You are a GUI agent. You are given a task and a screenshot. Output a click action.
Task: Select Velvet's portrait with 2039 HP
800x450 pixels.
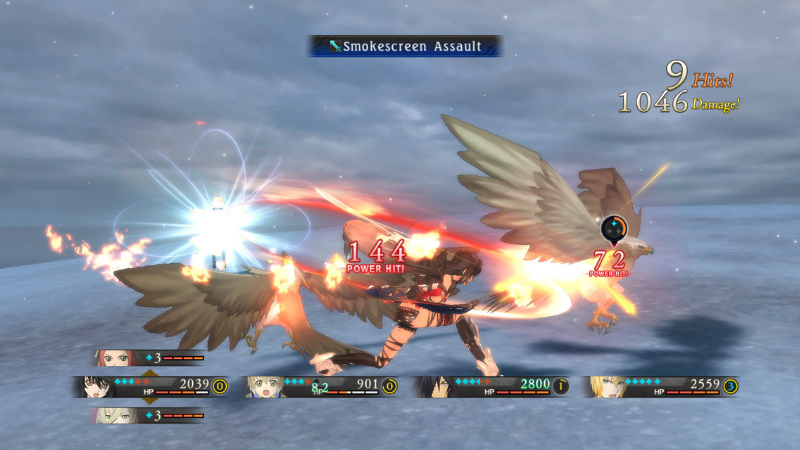[97, 387]
